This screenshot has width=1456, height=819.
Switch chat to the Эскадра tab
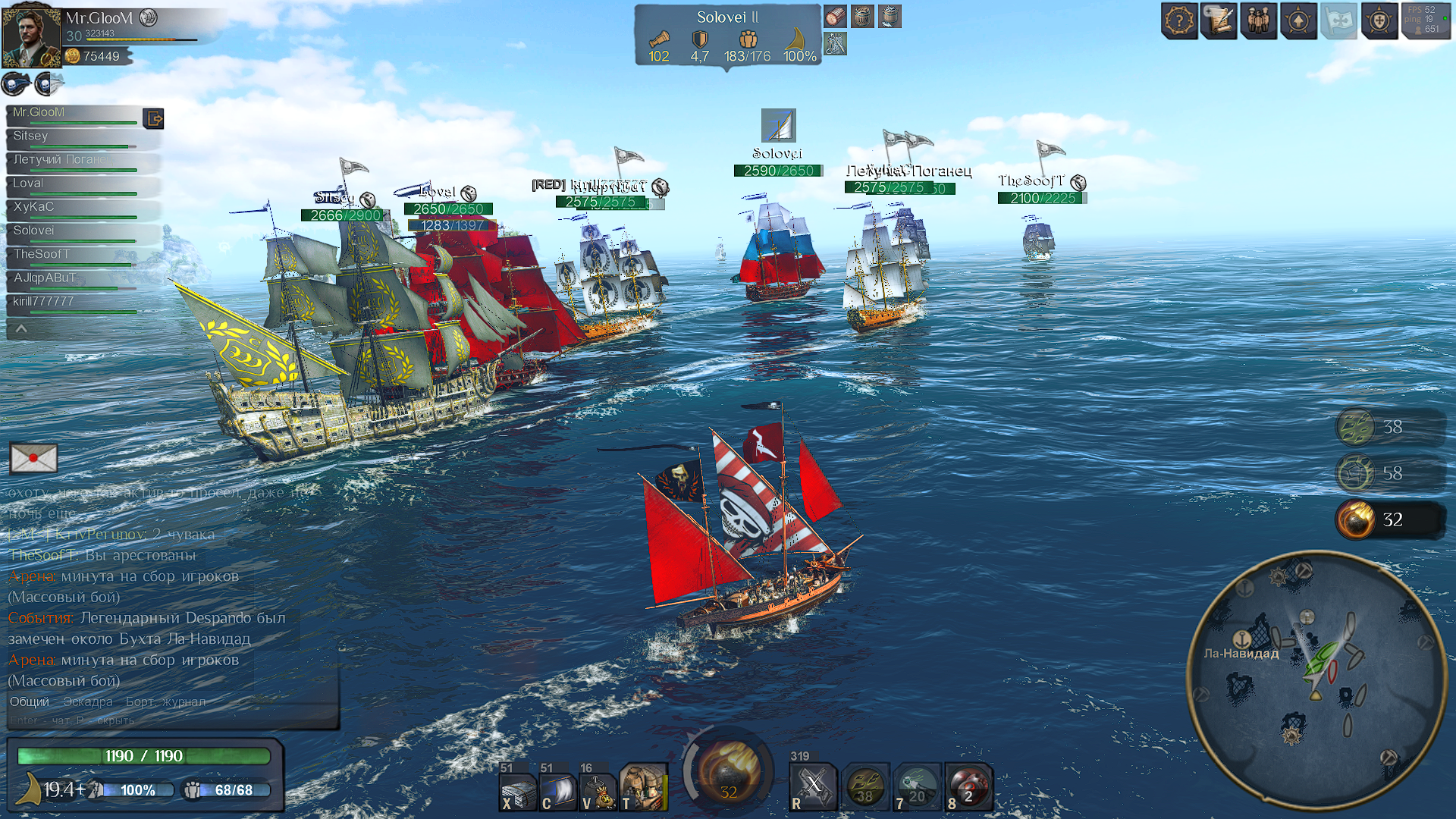pos(88,701)
